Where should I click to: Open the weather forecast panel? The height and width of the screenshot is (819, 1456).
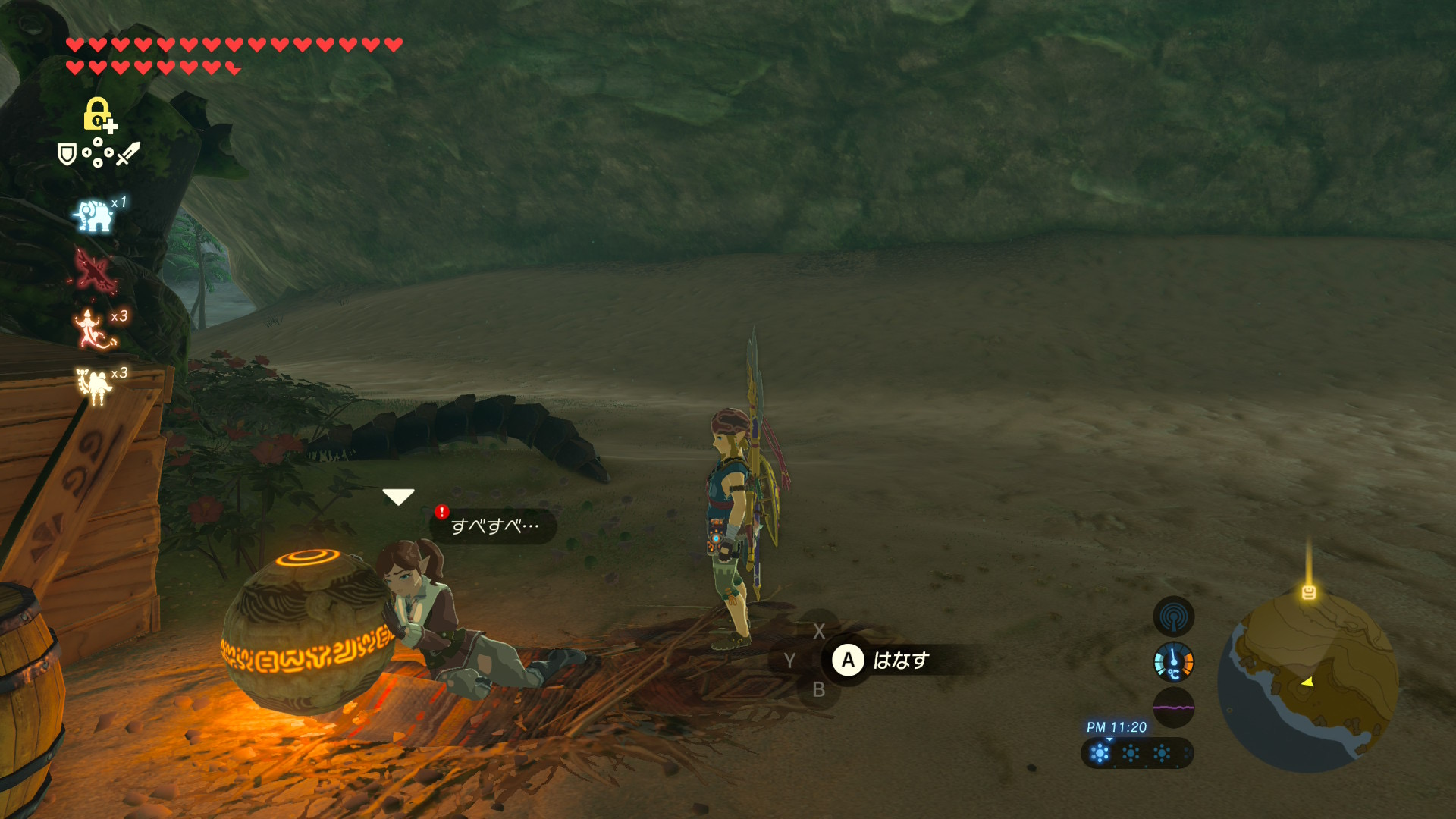coord(1136,753)
